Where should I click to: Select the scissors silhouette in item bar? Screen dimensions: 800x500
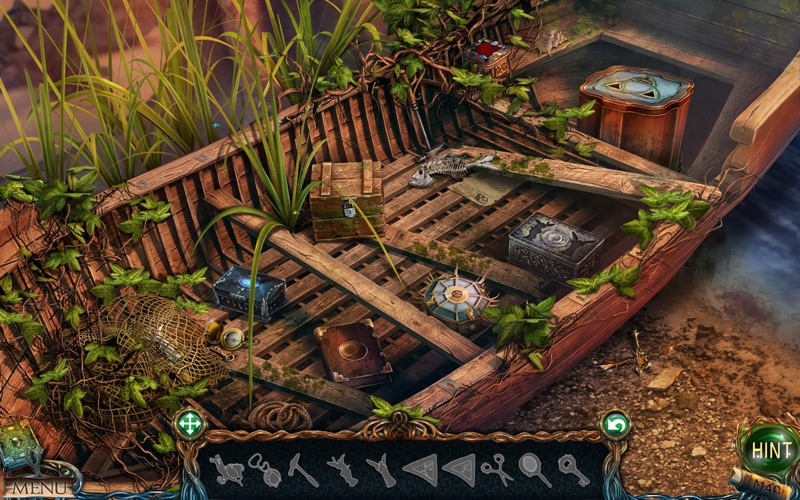[495, 468]
